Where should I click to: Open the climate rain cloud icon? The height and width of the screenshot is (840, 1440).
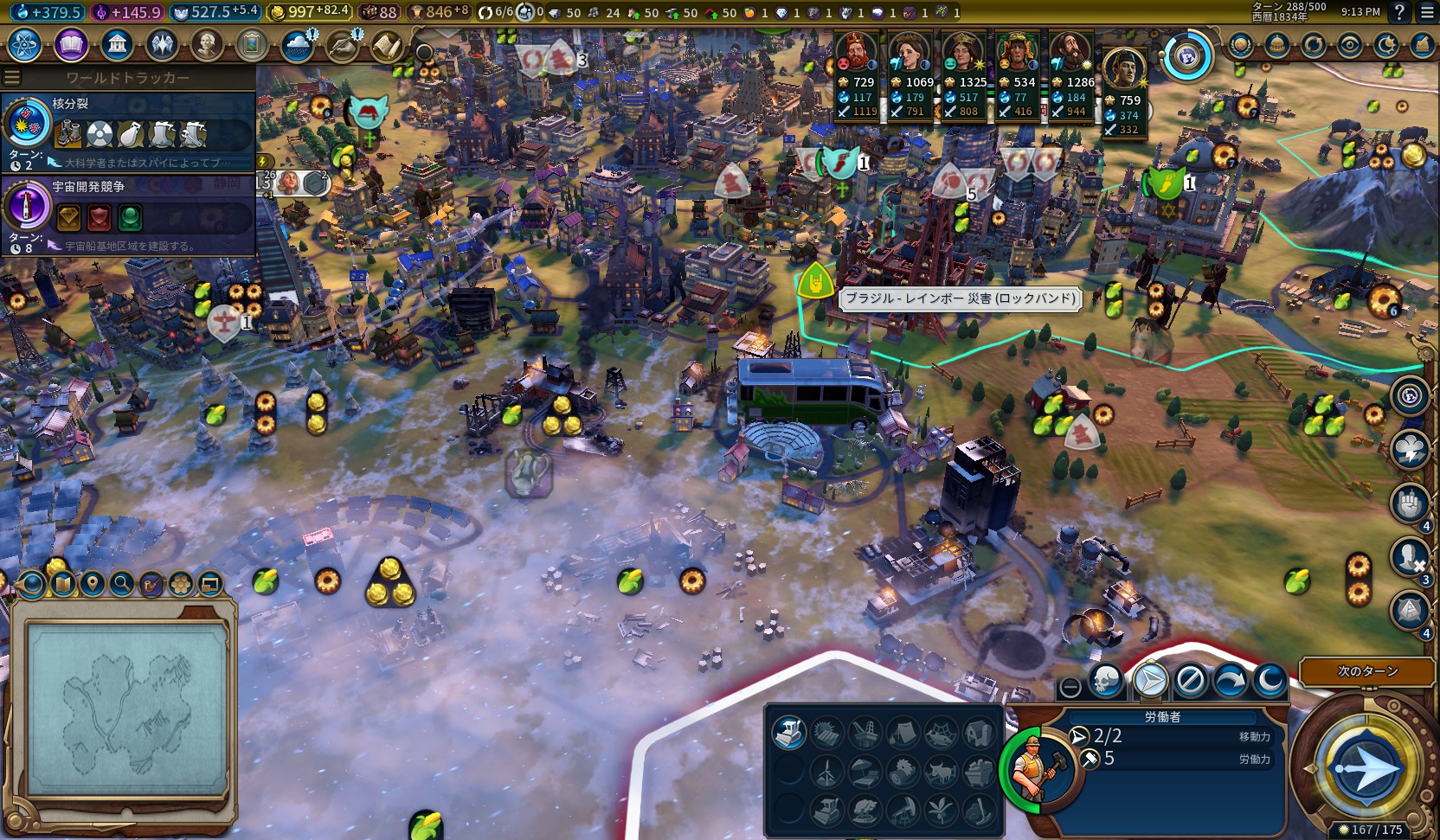click(x=297, y=44)
